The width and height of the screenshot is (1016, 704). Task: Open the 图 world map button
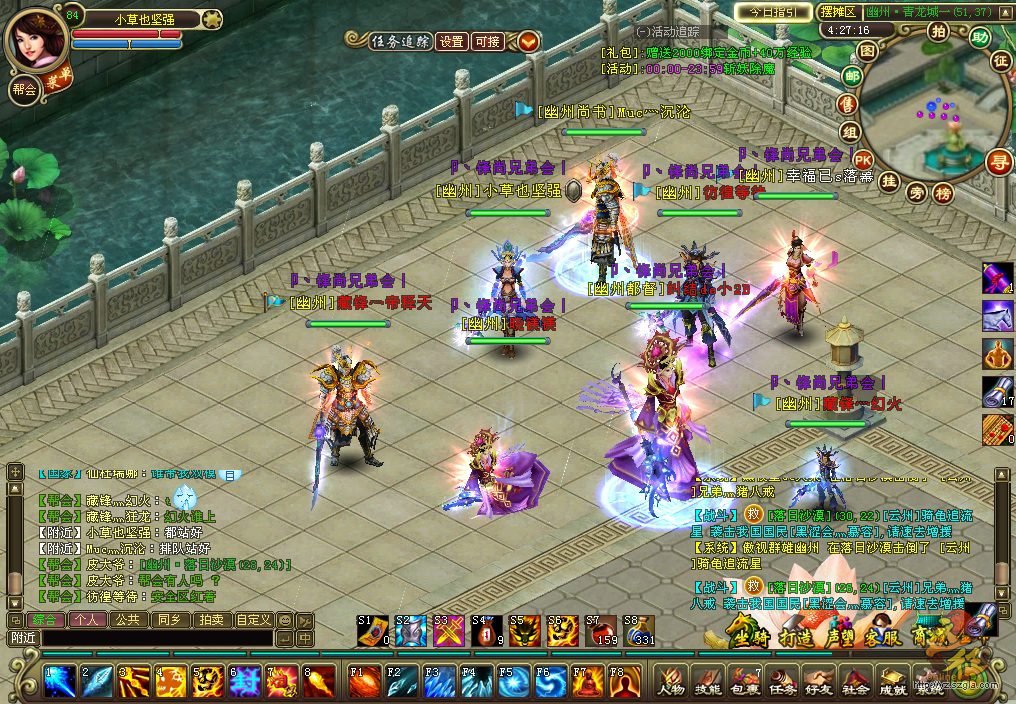coord(867,50)
